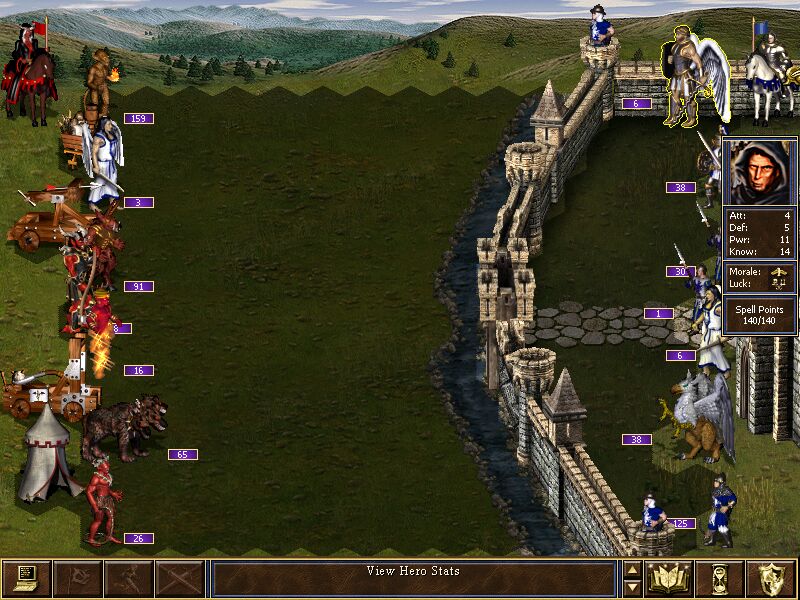Open the spellbook to cast a spell
Viewport: 800px width, 600px height.
click(x=670, y=579)
